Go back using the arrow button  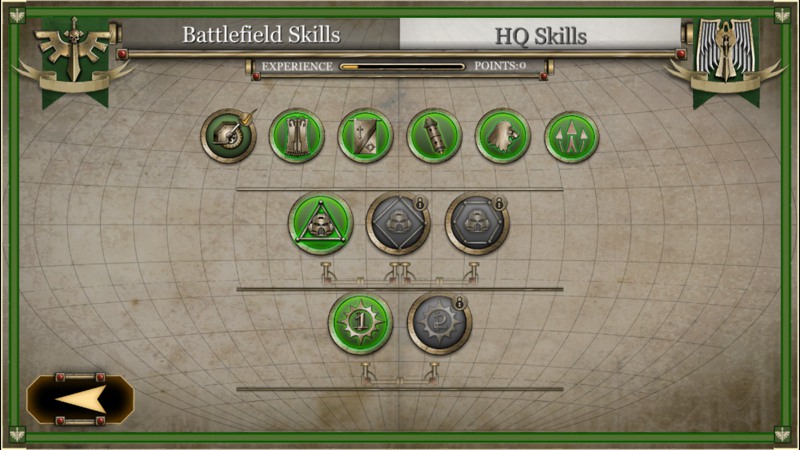[80, 400]
